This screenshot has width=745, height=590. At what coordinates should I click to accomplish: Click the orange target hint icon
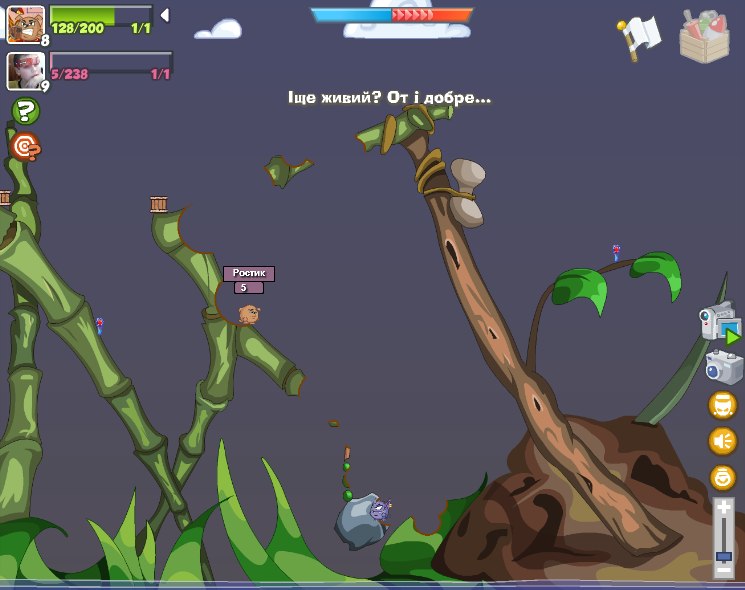[x=26, y=148]
